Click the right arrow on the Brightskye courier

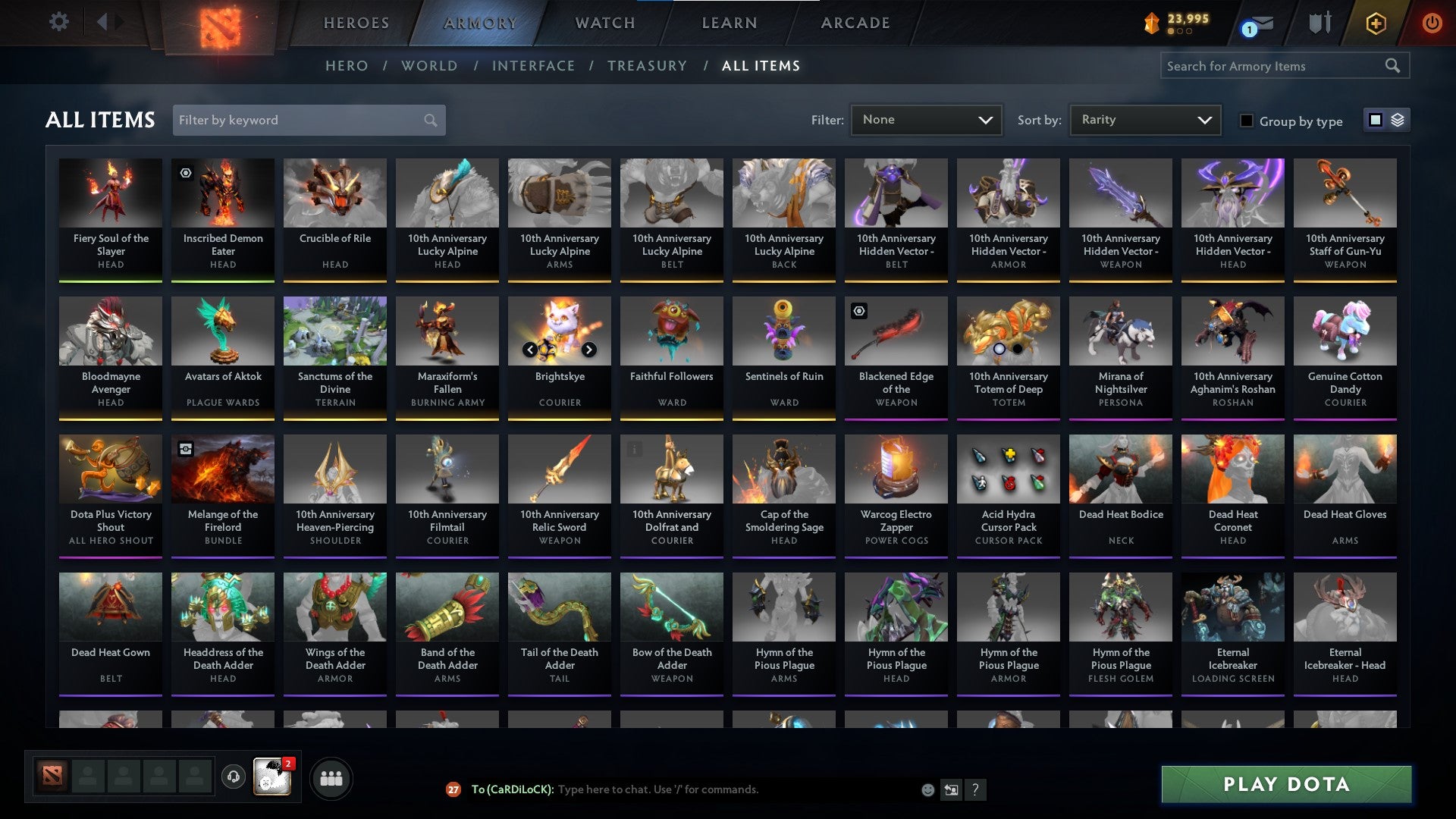pyautogui.click(x=590, y=350)
